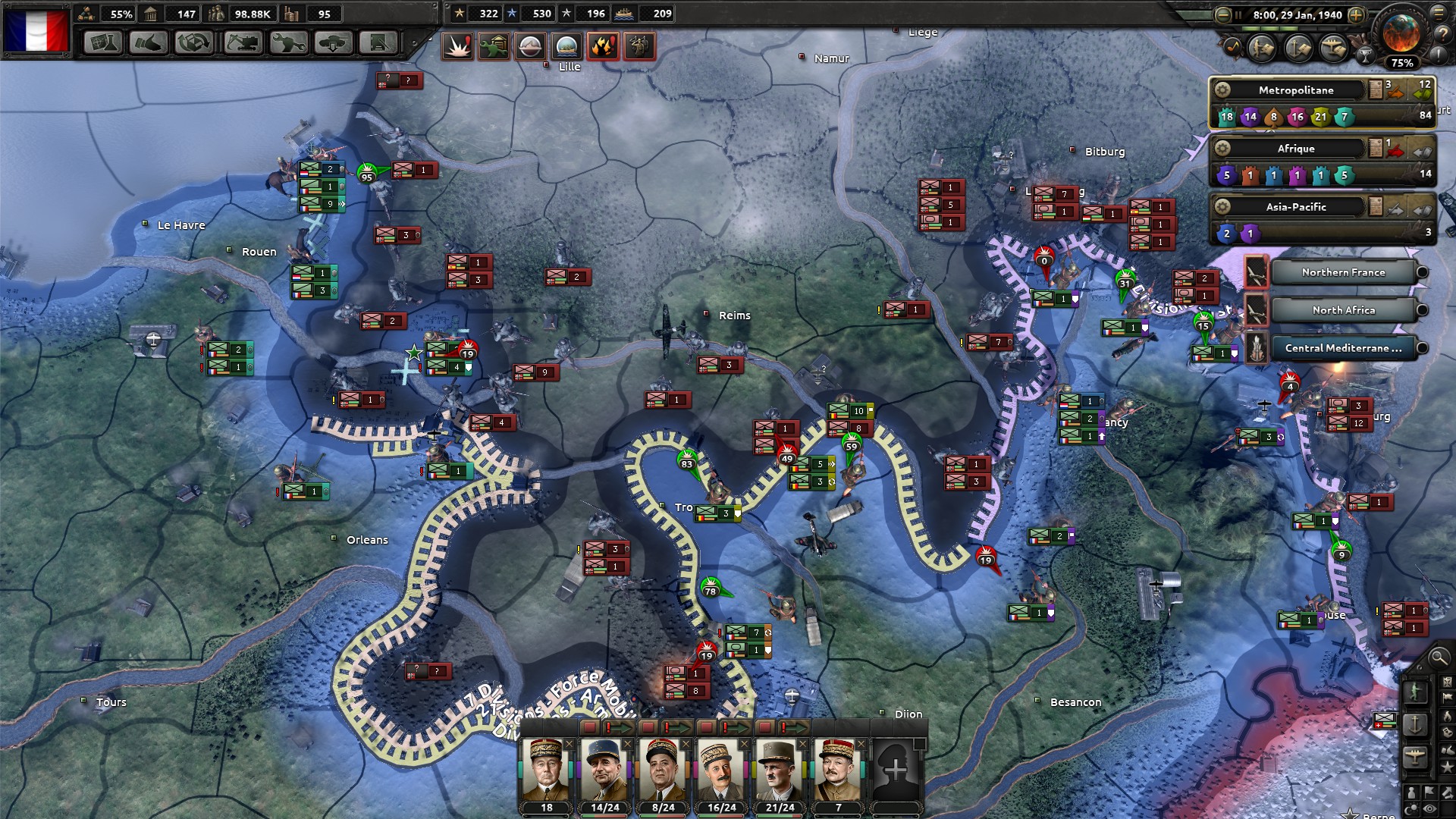Select the Central Mediterrane army group entry
Image resolution: width=1456 pixels, height=819 pixels.
[x=1342, y=347]
